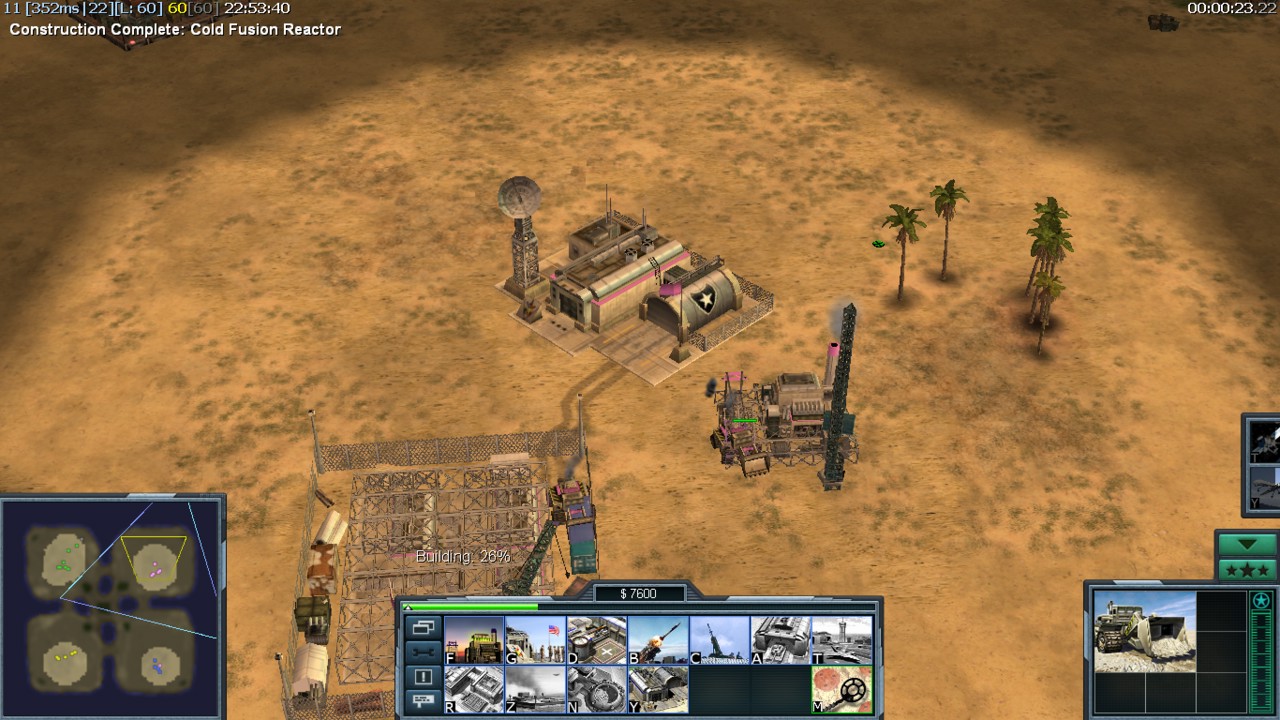Viewport: 1280px width, 720px height.
Task: Choose the Particle Cannon build icon (N)
Action: tap(597, 689)
